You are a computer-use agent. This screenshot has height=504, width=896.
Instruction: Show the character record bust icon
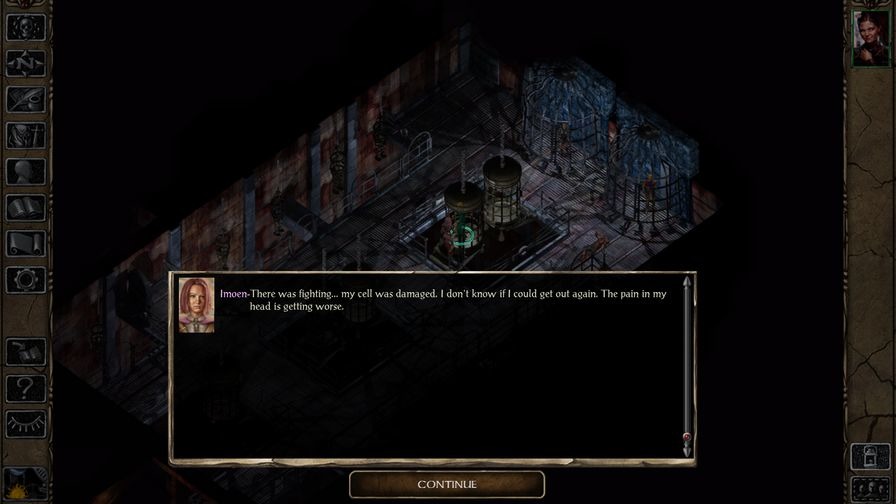pyautogui.click(x=25, y=171)
